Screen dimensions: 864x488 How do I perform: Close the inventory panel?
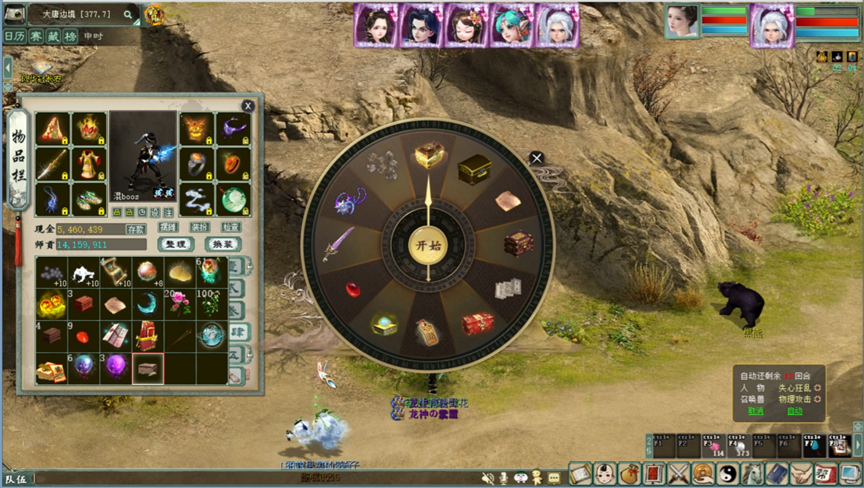[248, 105]
